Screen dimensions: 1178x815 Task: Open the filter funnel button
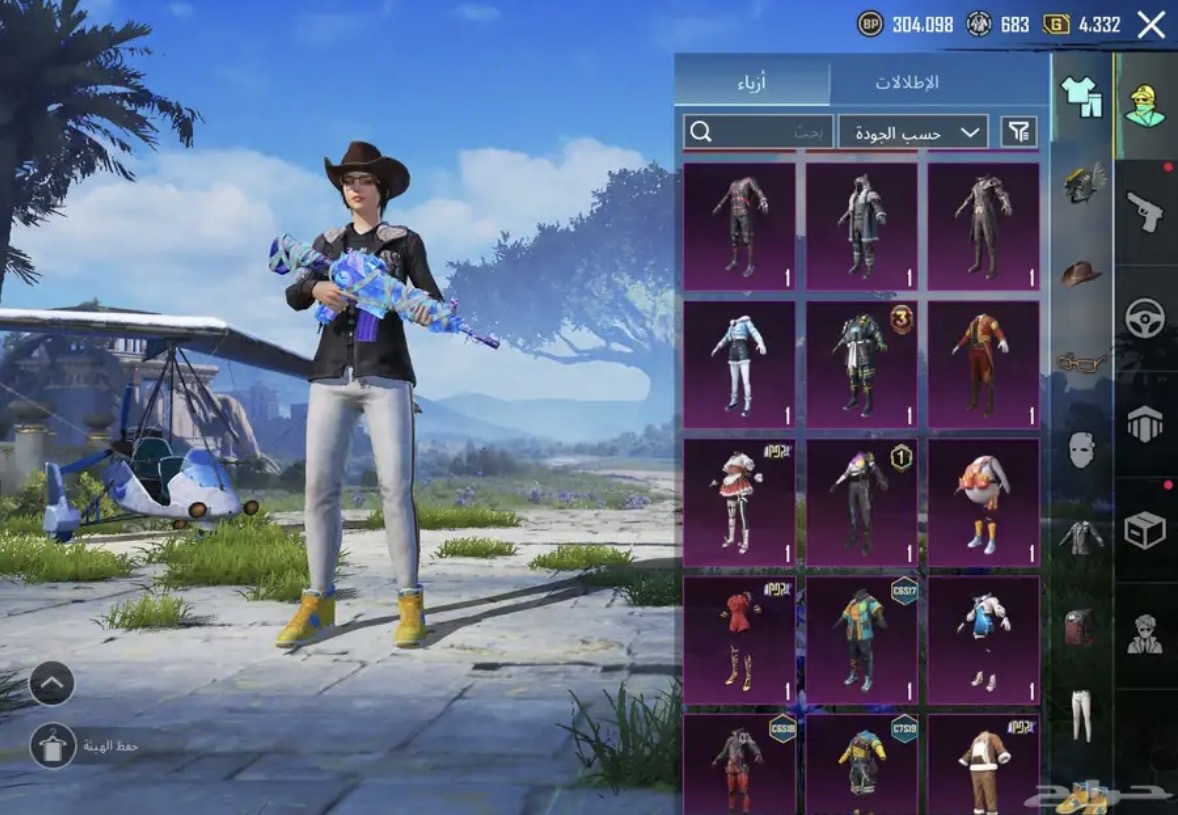coord(1018,132)
